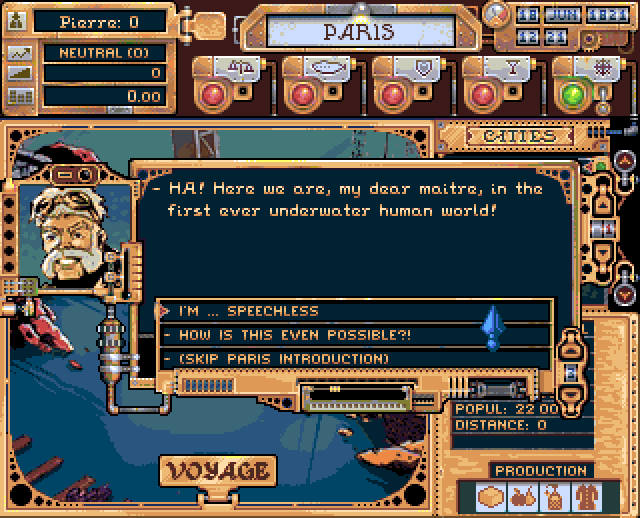Choose the "I'm ... speechless" reply
640x518 pixels.
(x=355, y=311)
